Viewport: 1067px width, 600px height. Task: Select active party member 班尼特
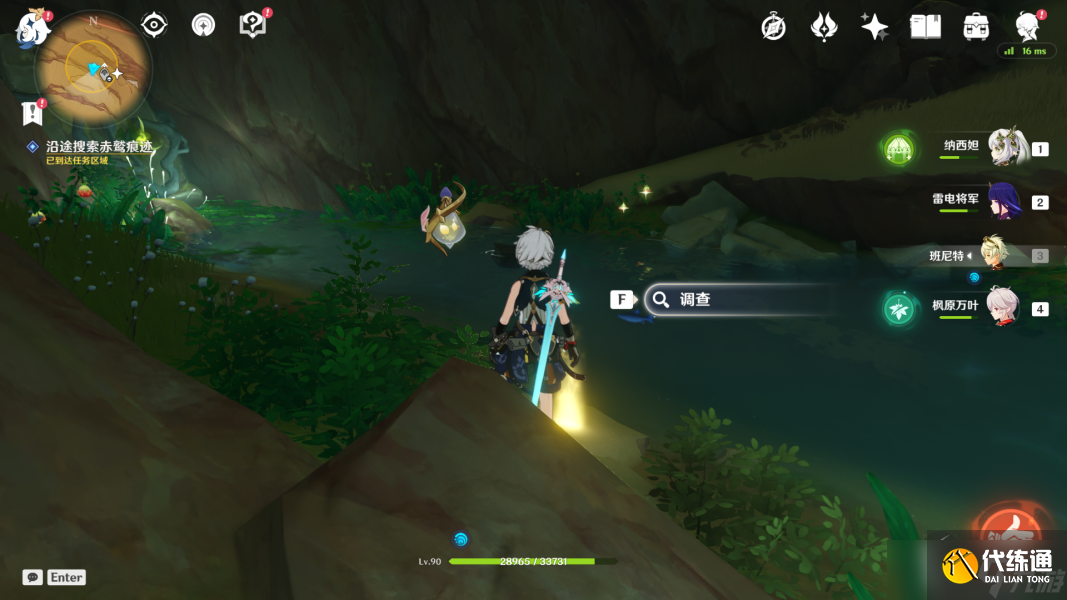point(994,255)
